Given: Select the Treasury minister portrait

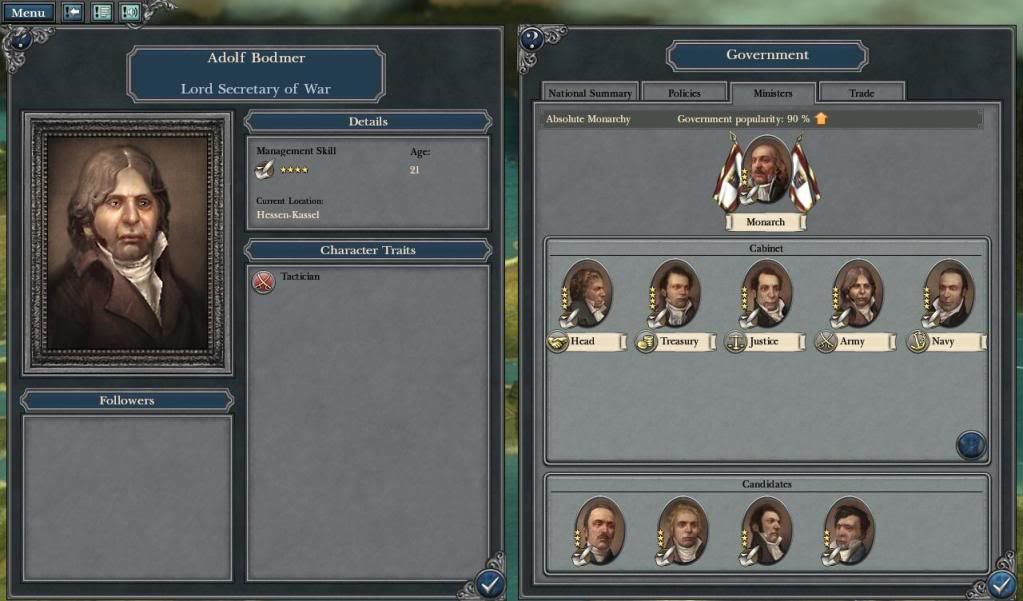Looking at the screenshot, I should [x=675, y=293].
